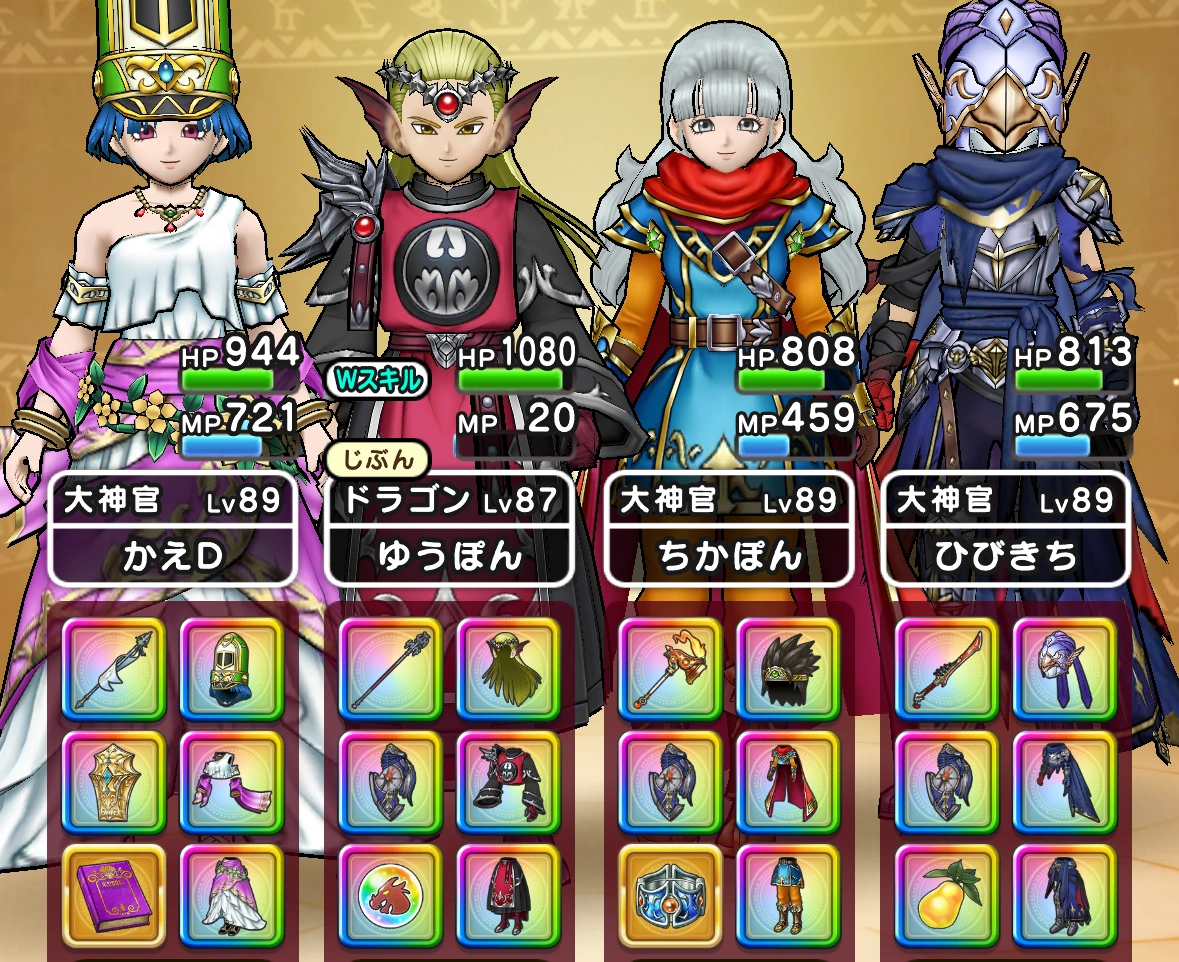Viewport: 1179px width, 962px height.
Task: Select party member かえD name panel
Action: [172, 529]
